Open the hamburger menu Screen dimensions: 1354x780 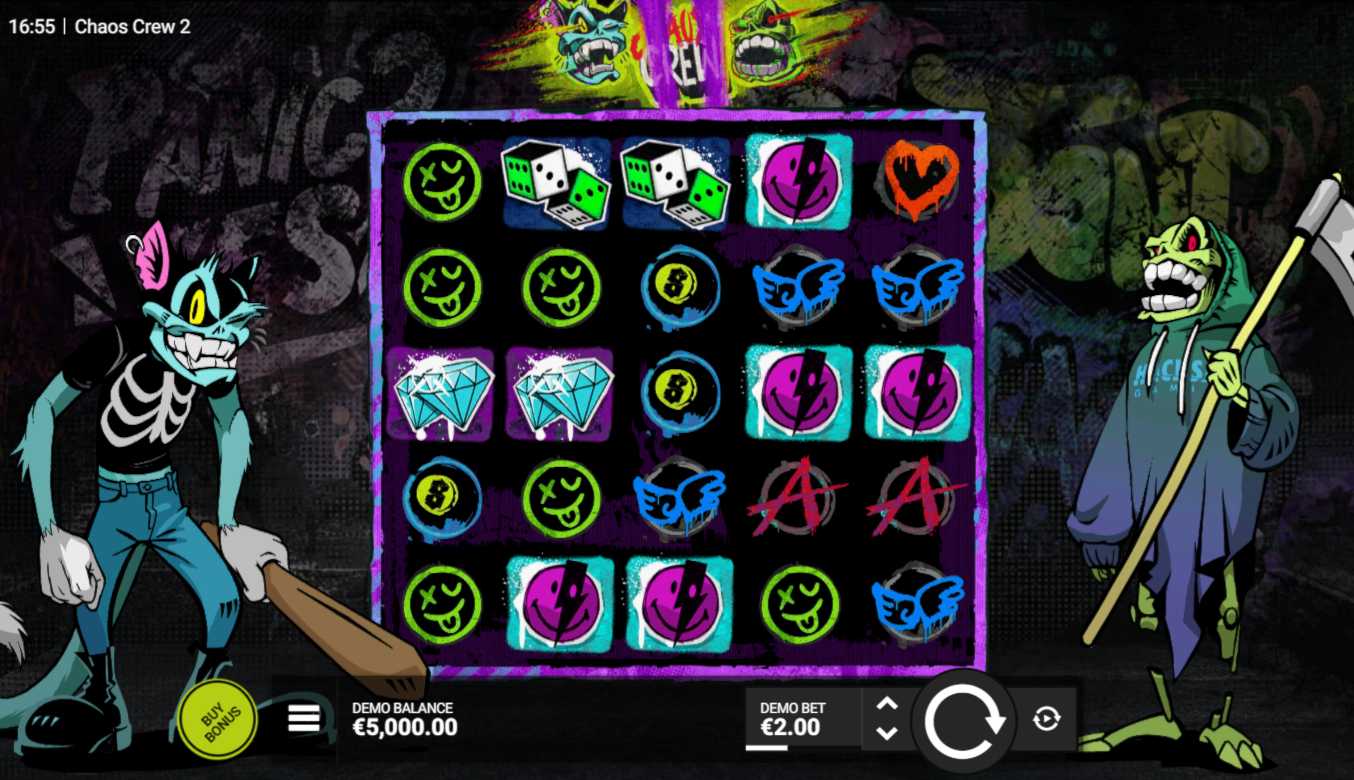[304, 717]
